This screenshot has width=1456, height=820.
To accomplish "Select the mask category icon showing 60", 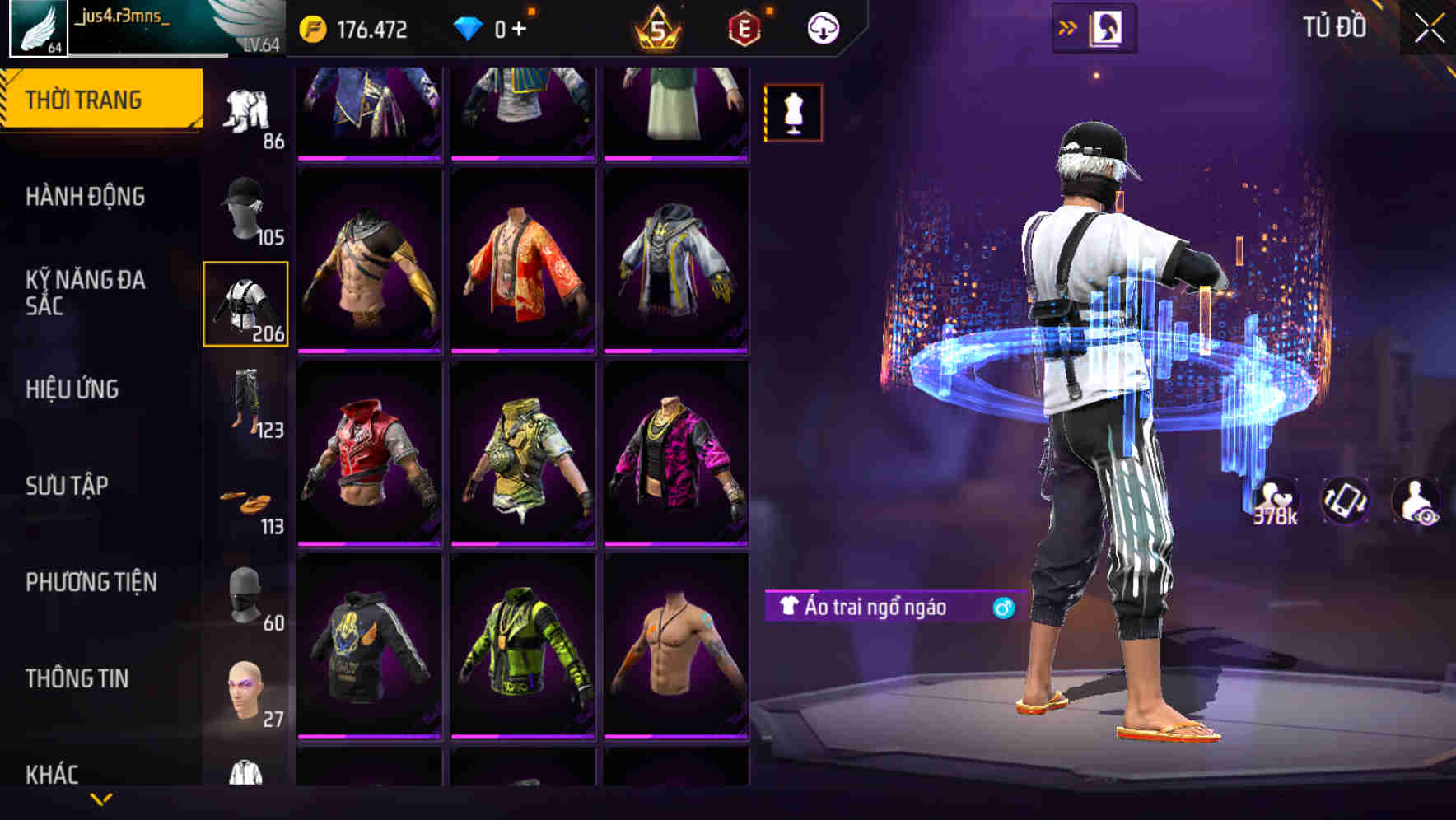I will tap(245, 597).
